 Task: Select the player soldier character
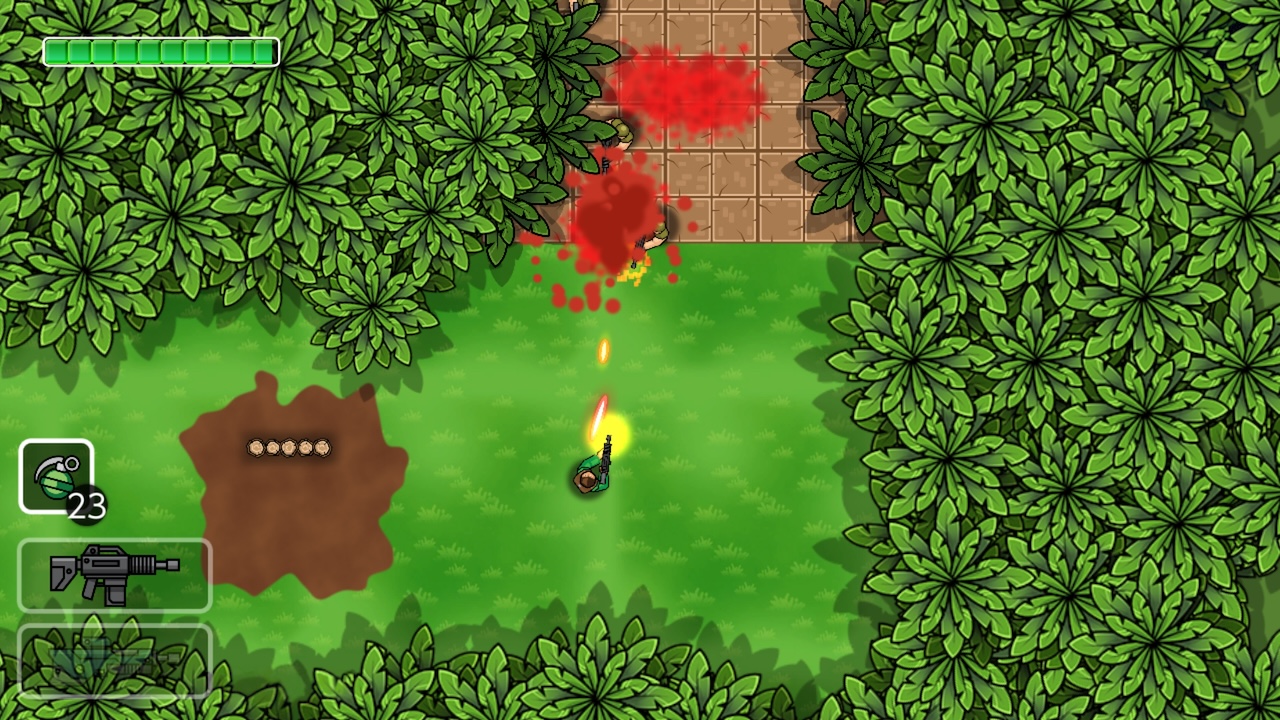(x=592, y=472)
